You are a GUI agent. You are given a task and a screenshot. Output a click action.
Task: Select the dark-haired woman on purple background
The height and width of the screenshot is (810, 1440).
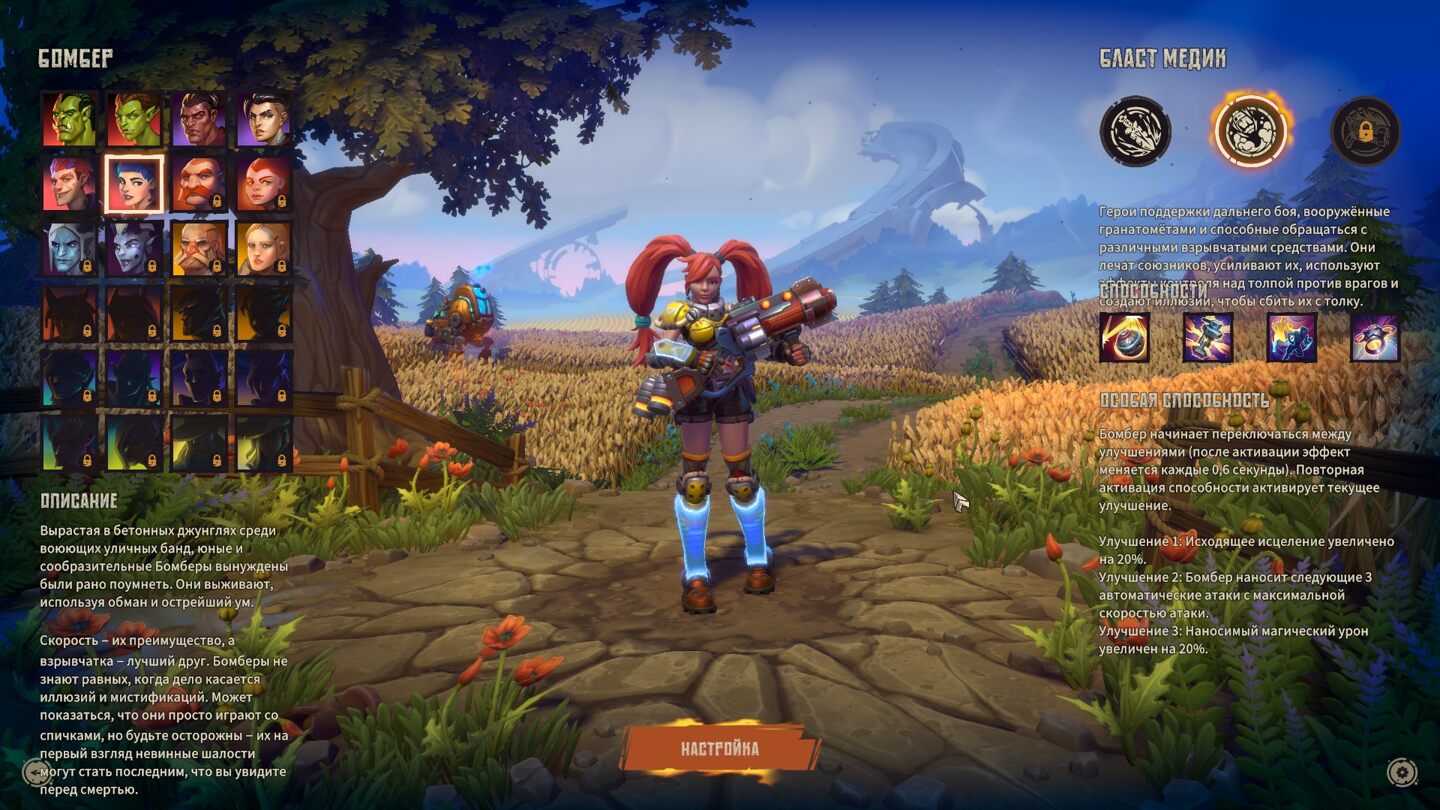click(264, 120)
